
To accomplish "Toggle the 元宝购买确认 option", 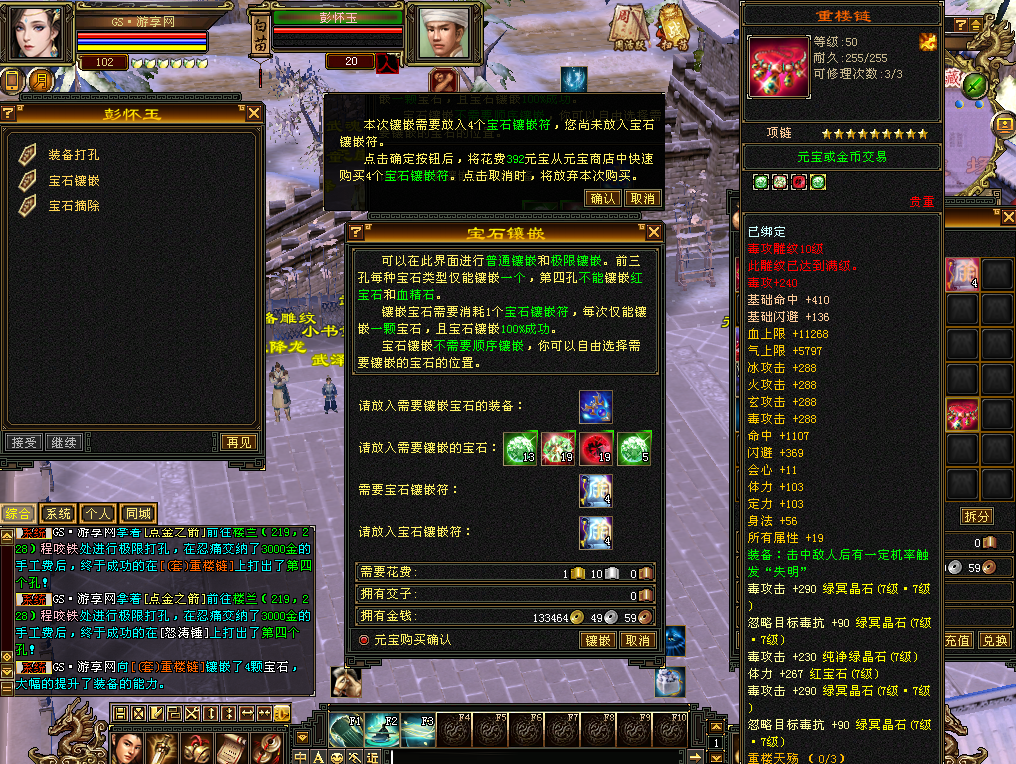I will coord(364,640).
